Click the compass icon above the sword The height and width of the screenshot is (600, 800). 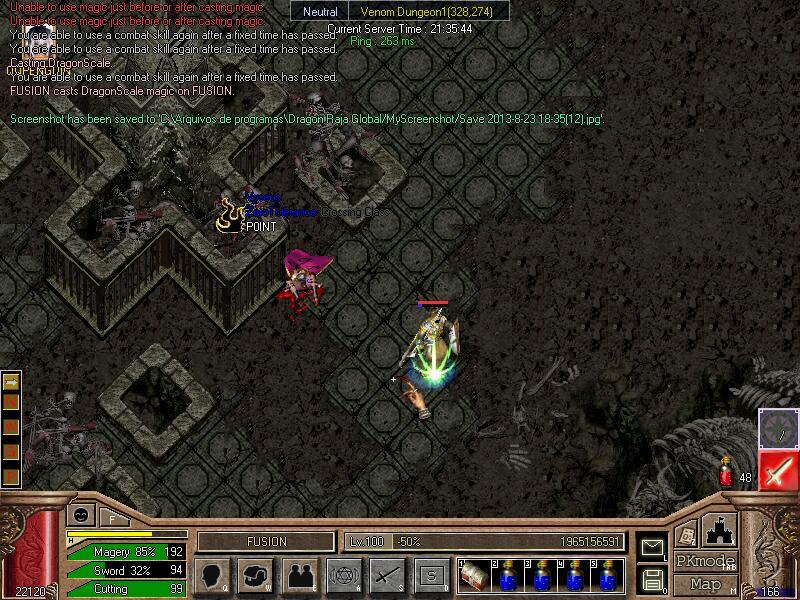777,427
